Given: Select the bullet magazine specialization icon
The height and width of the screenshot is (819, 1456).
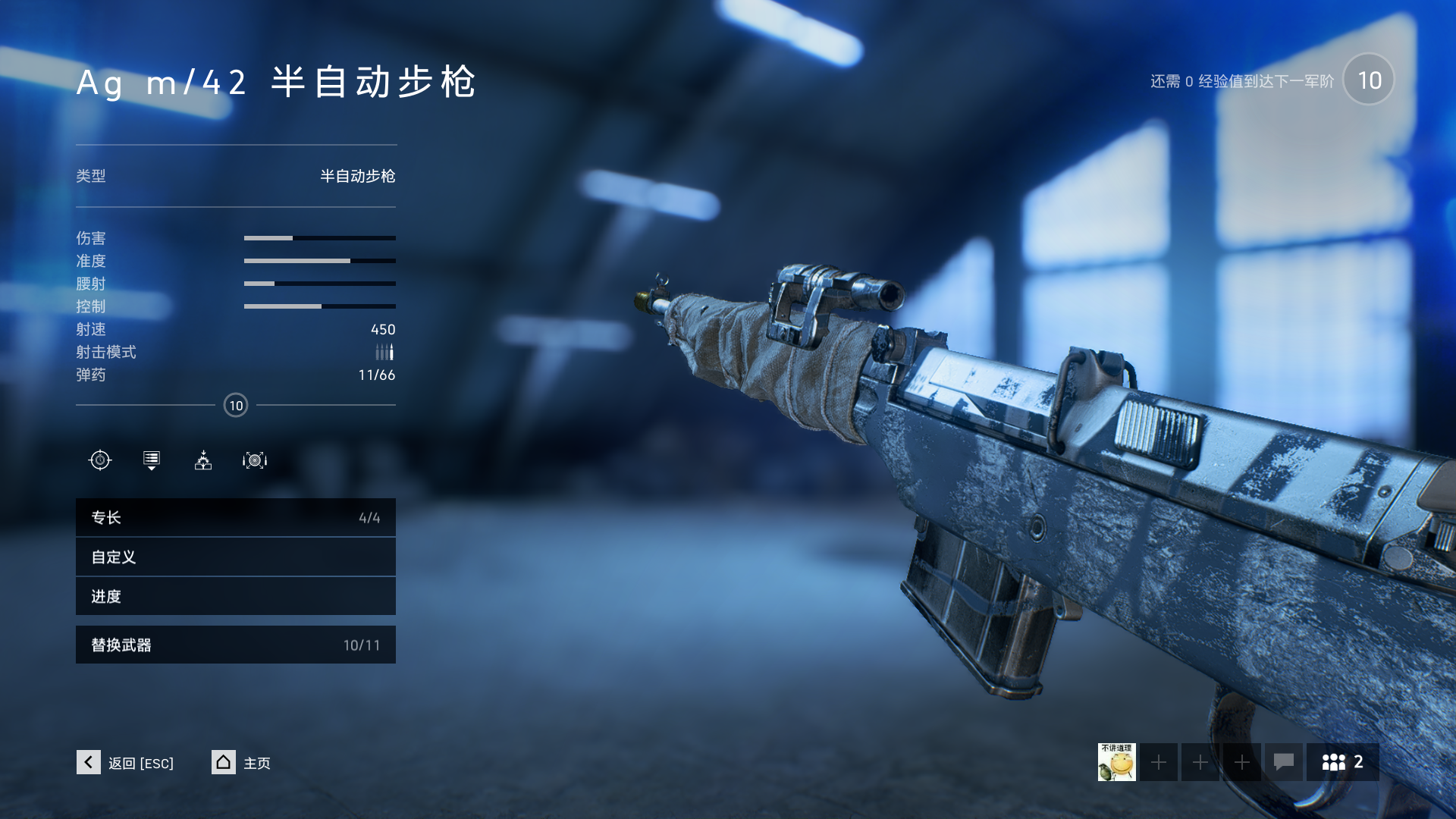Looking at the screenshot, I should [151, 460].
